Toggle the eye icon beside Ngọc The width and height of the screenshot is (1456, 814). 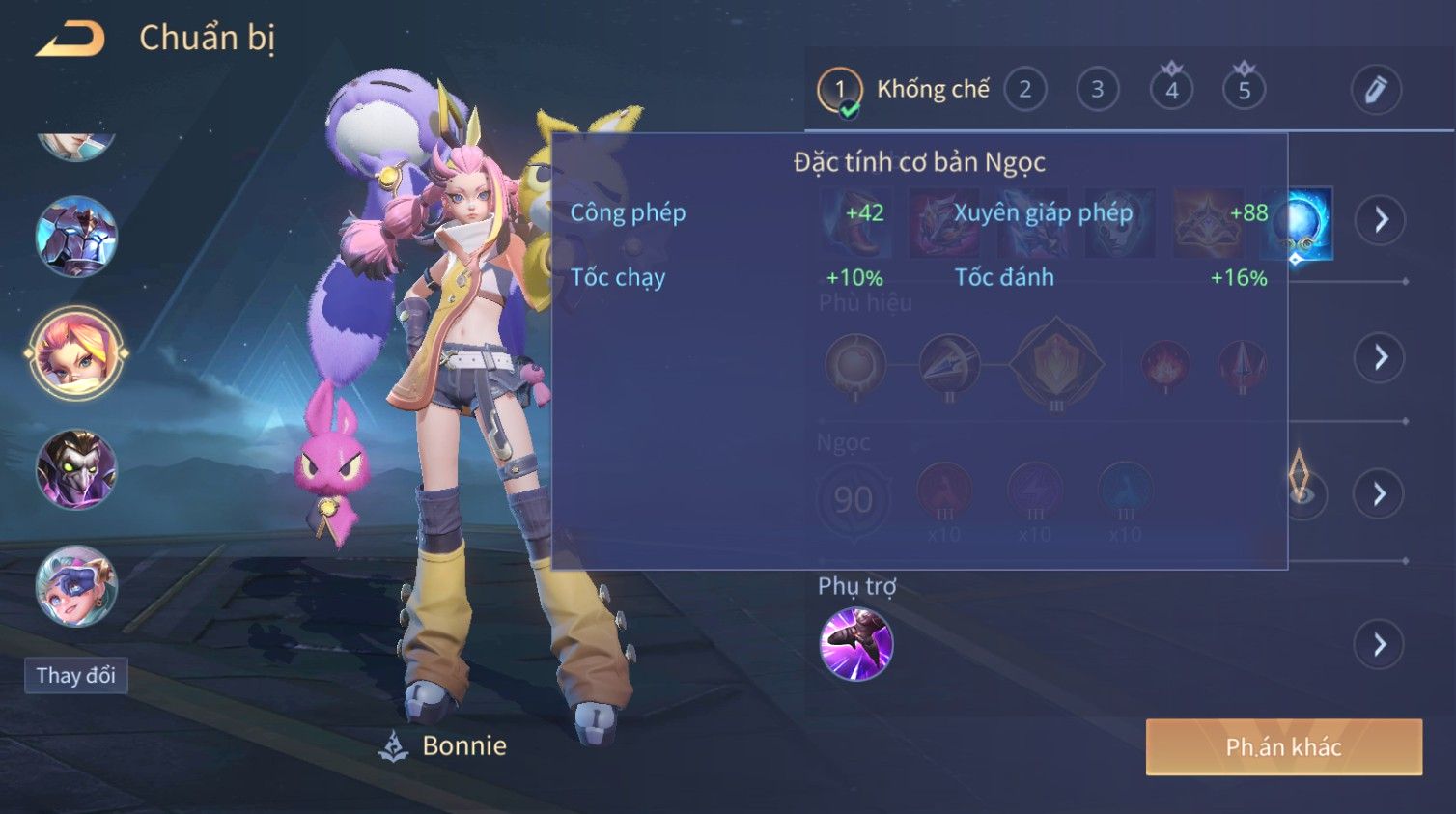pos(1302,493)
